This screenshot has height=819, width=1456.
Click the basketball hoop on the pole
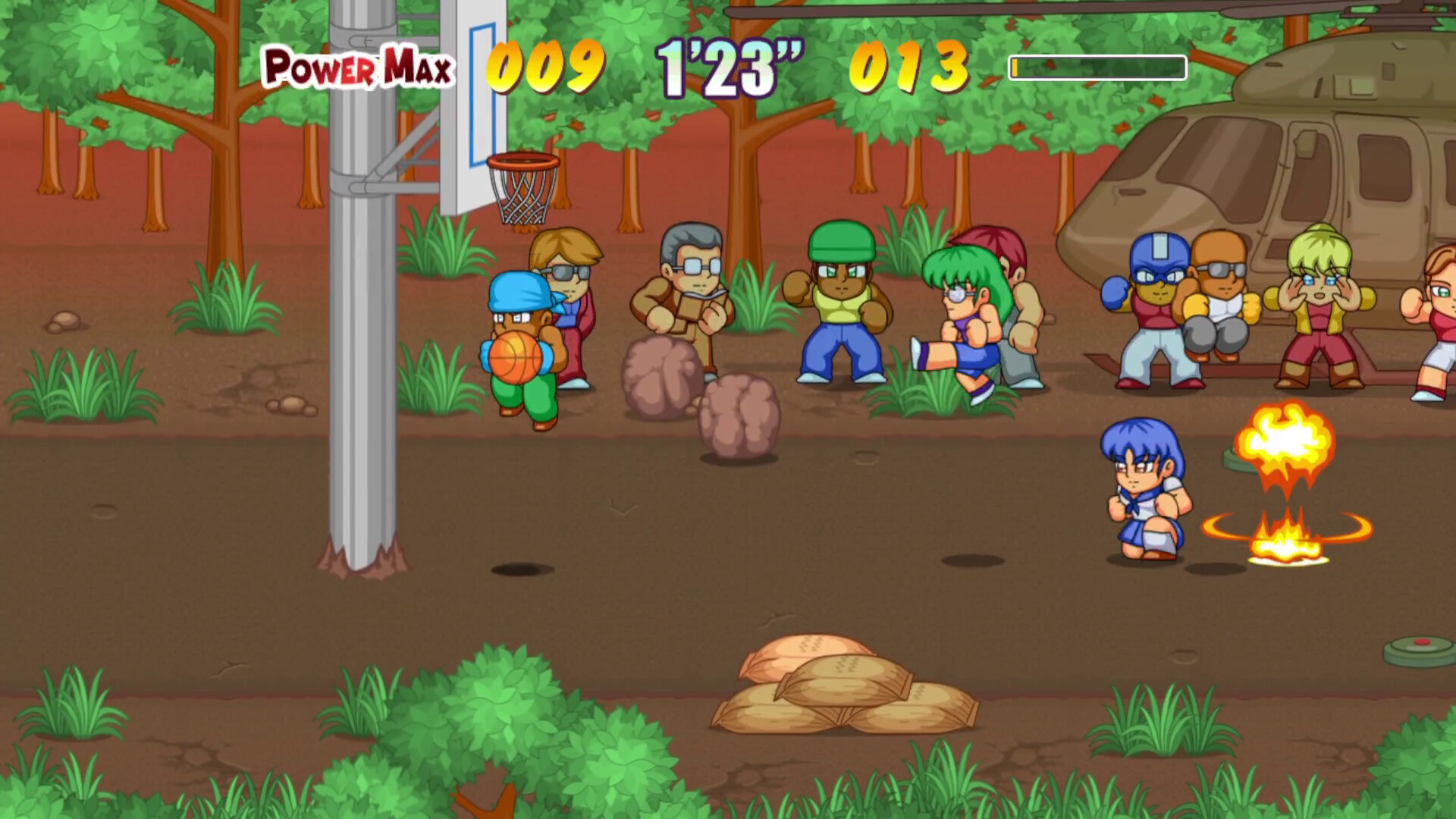(522, 182)
